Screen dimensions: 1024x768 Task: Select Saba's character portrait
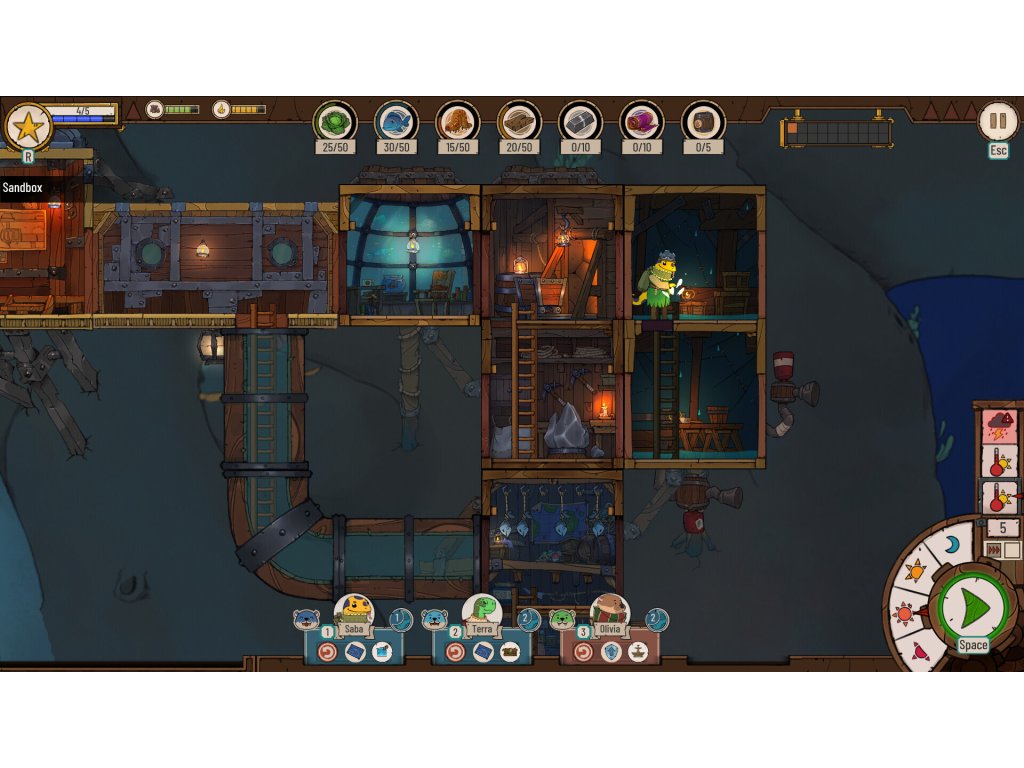(353, 608)
